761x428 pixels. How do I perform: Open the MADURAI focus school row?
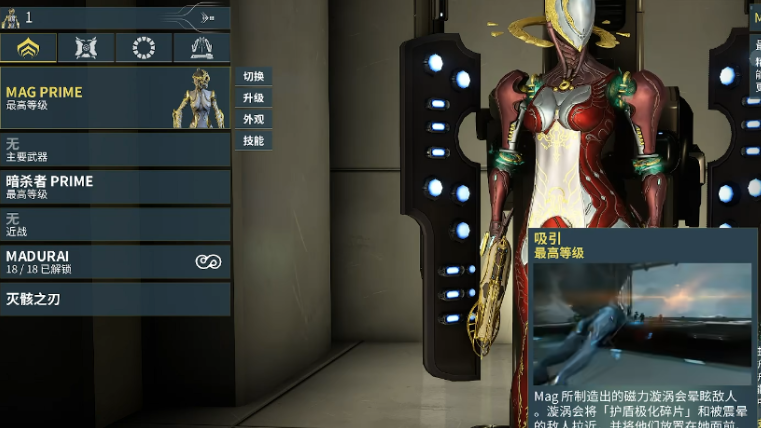pos(115,262)
